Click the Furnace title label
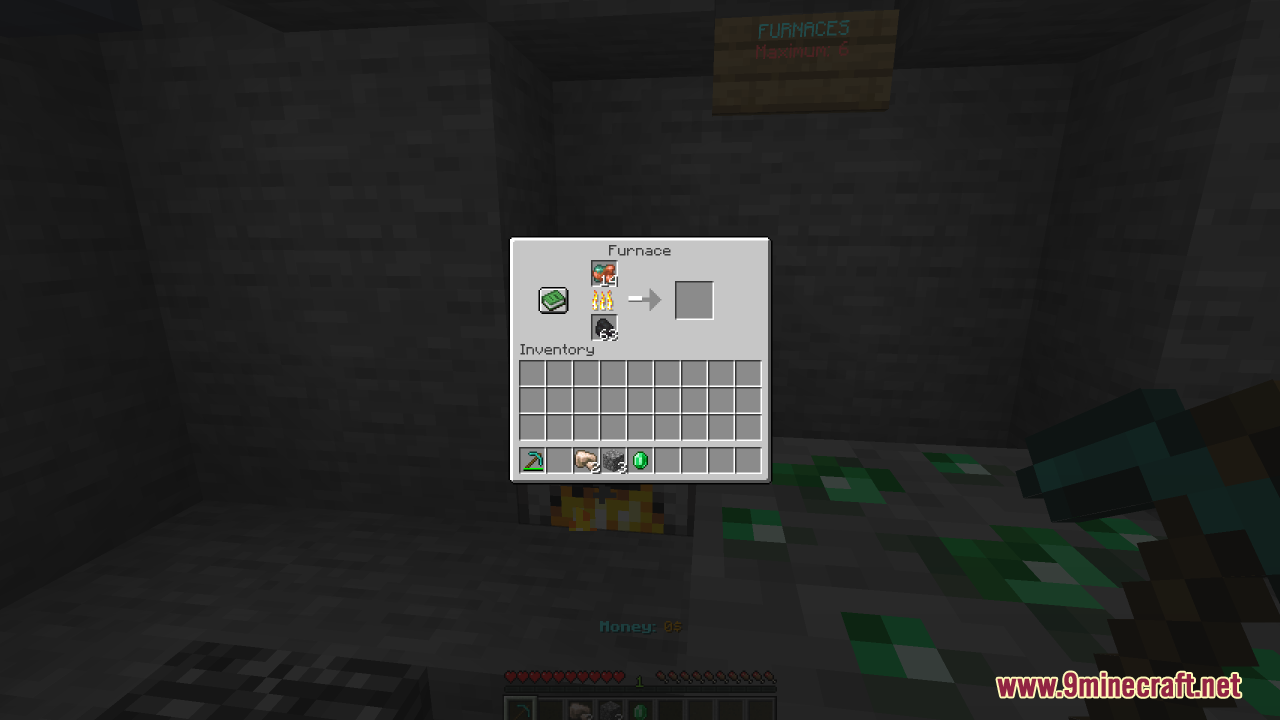This screenshot has width=1280, height=720. [639, 251]
